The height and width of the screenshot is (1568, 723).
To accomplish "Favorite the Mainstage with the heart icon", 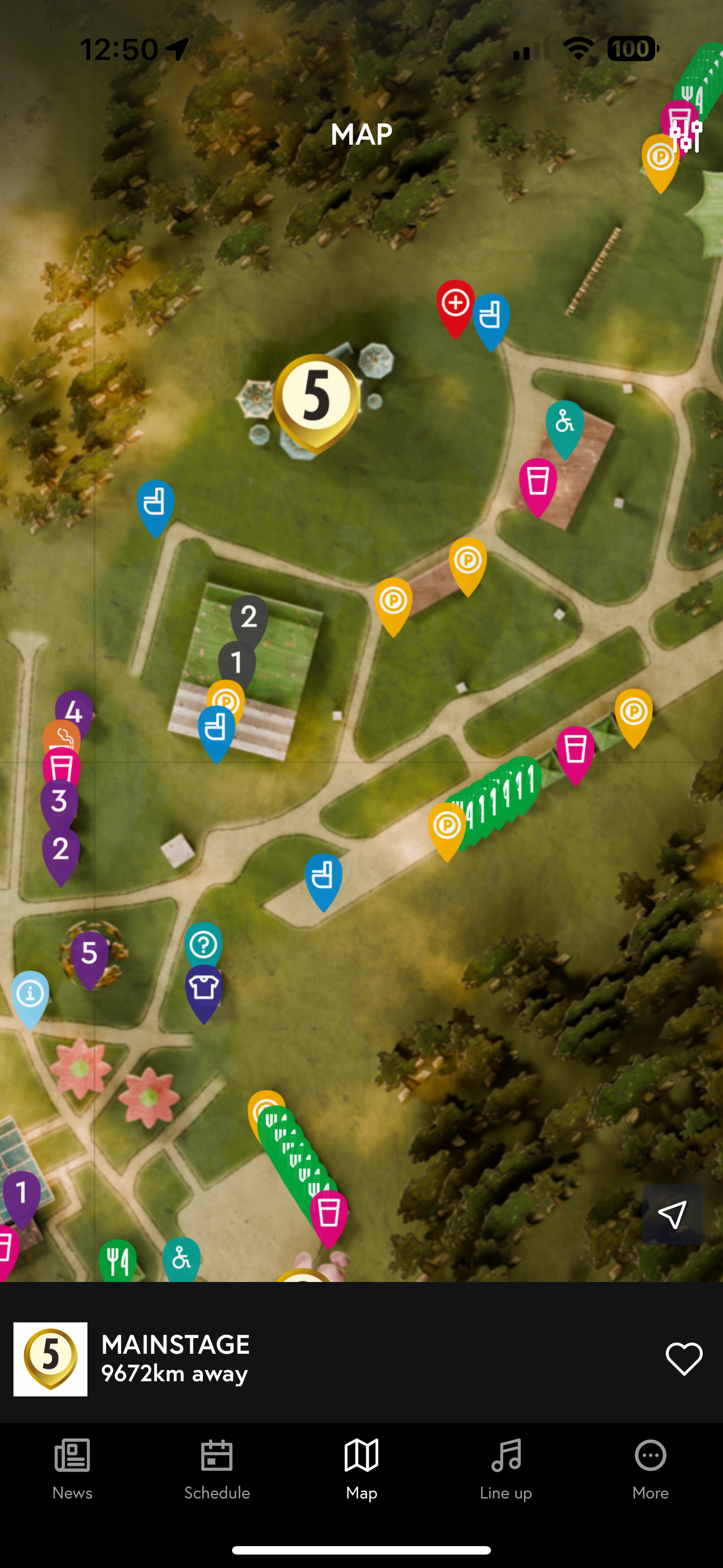I will 683,1359.
